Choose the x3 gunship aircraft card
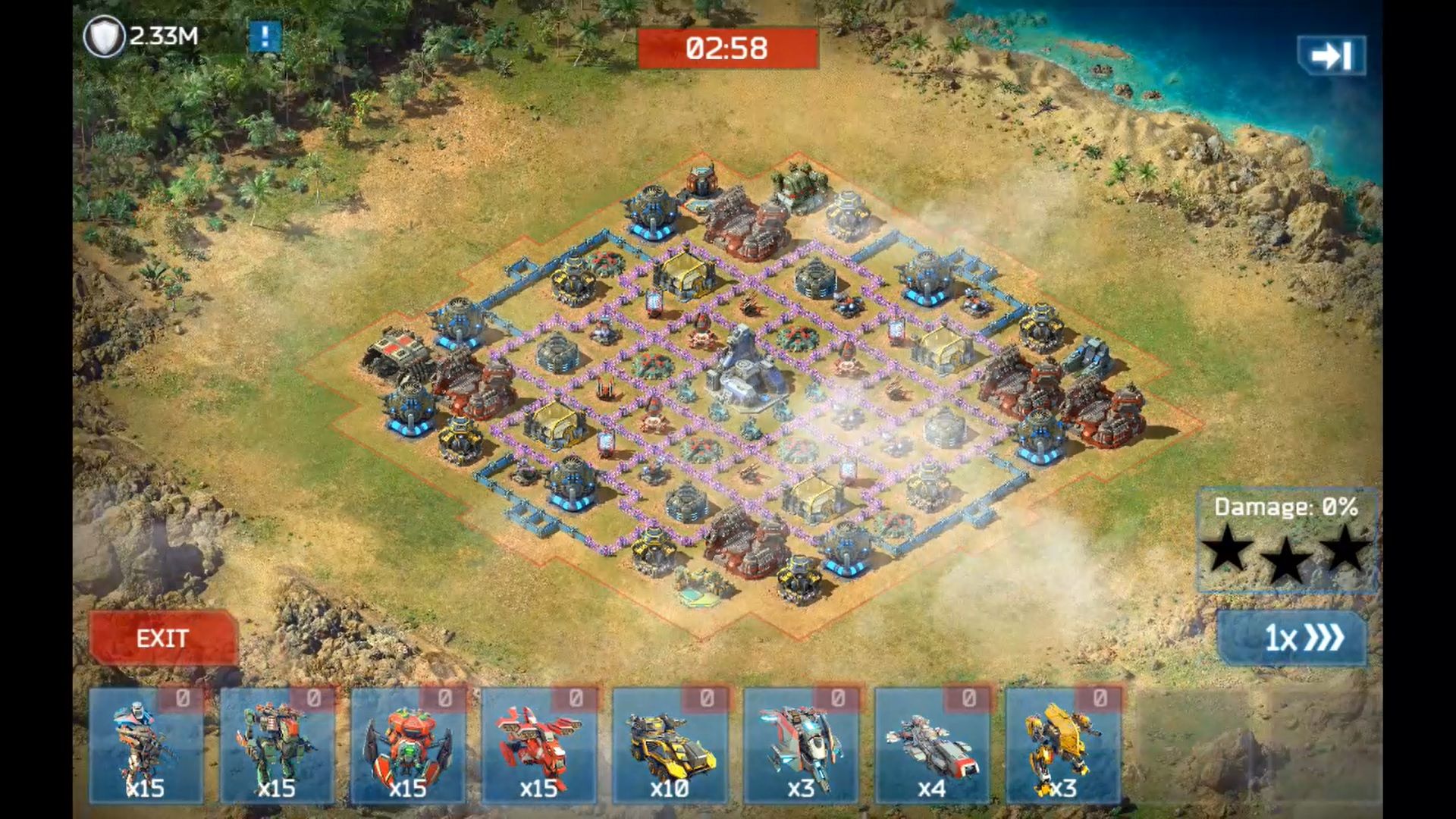Image resolution: width=1456 pixels, height=819 pixels. pyautogui.click(x=802, y=745)
